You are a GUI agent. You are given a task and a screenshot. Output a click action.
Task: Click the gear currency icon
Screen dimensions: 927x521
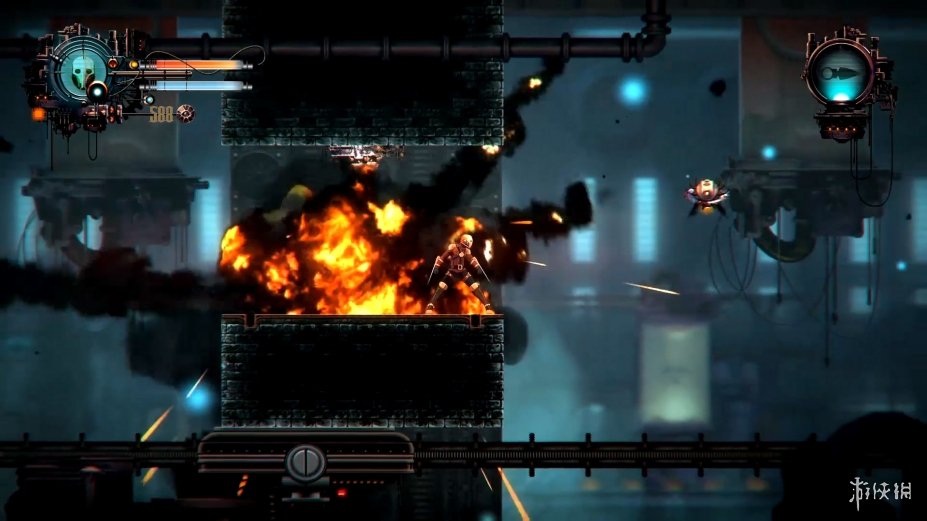tap(185, 113)
